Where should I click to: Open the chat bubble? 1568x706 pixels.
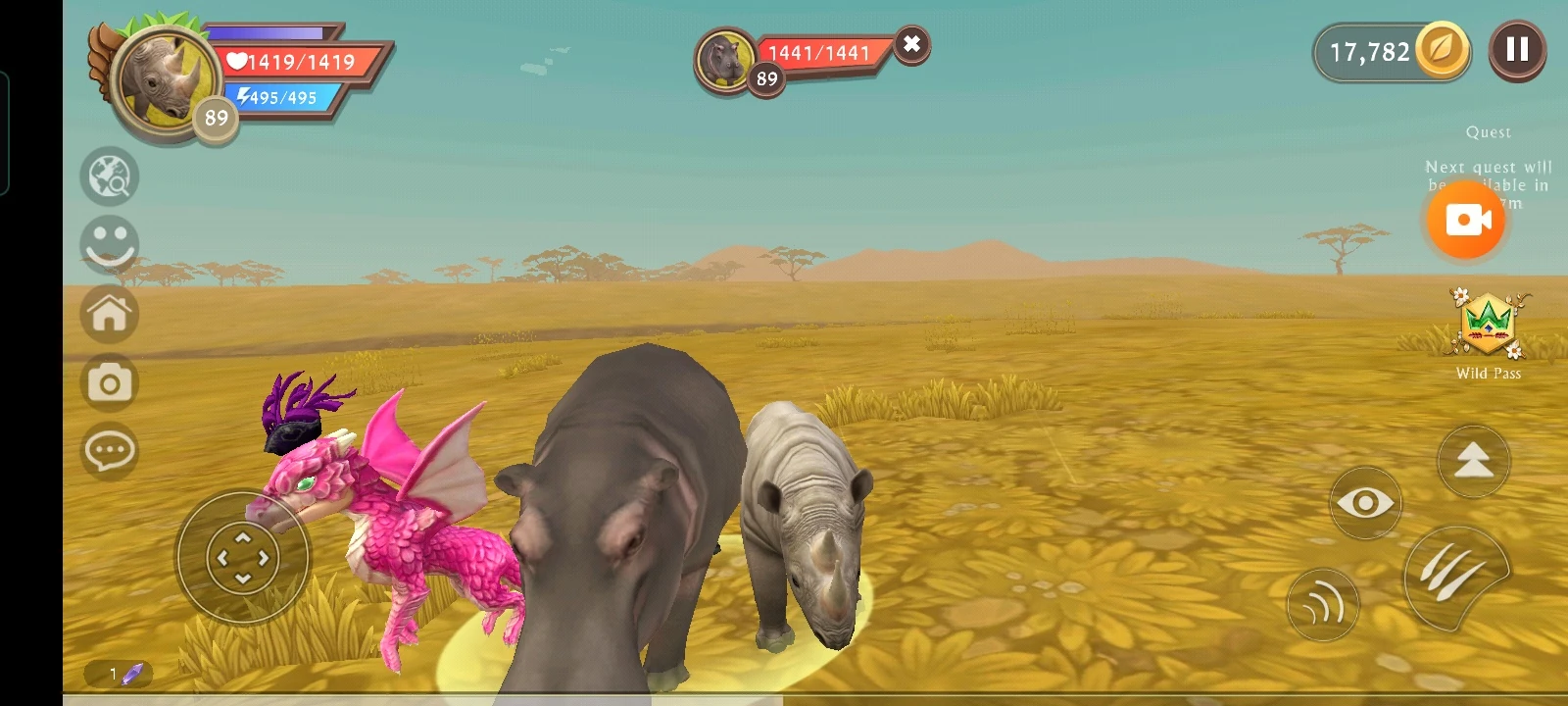(110, 451)
